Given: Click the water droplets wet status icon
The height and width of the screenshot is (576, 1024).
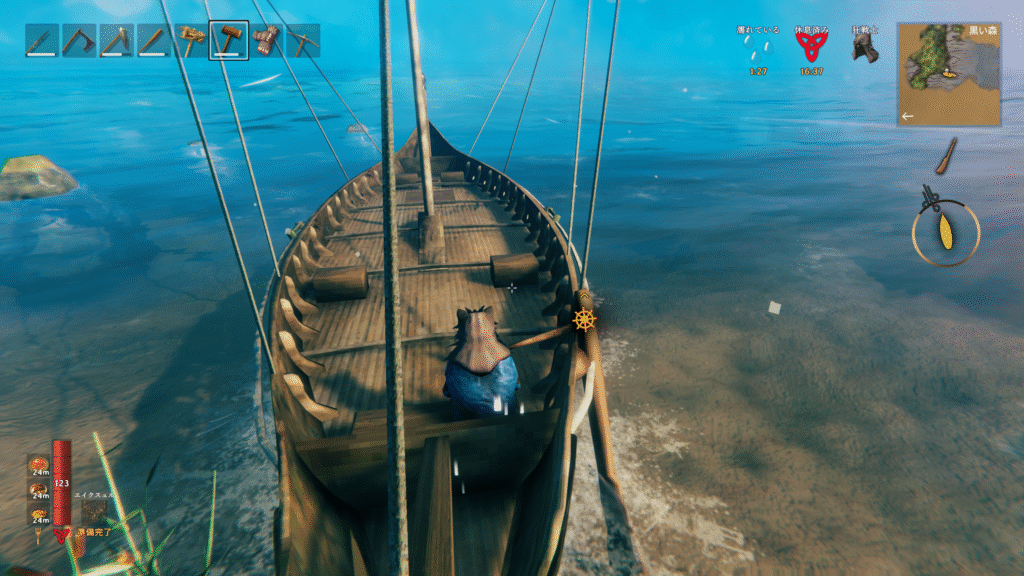Looking at the screenshot, I should coord(760,50).
